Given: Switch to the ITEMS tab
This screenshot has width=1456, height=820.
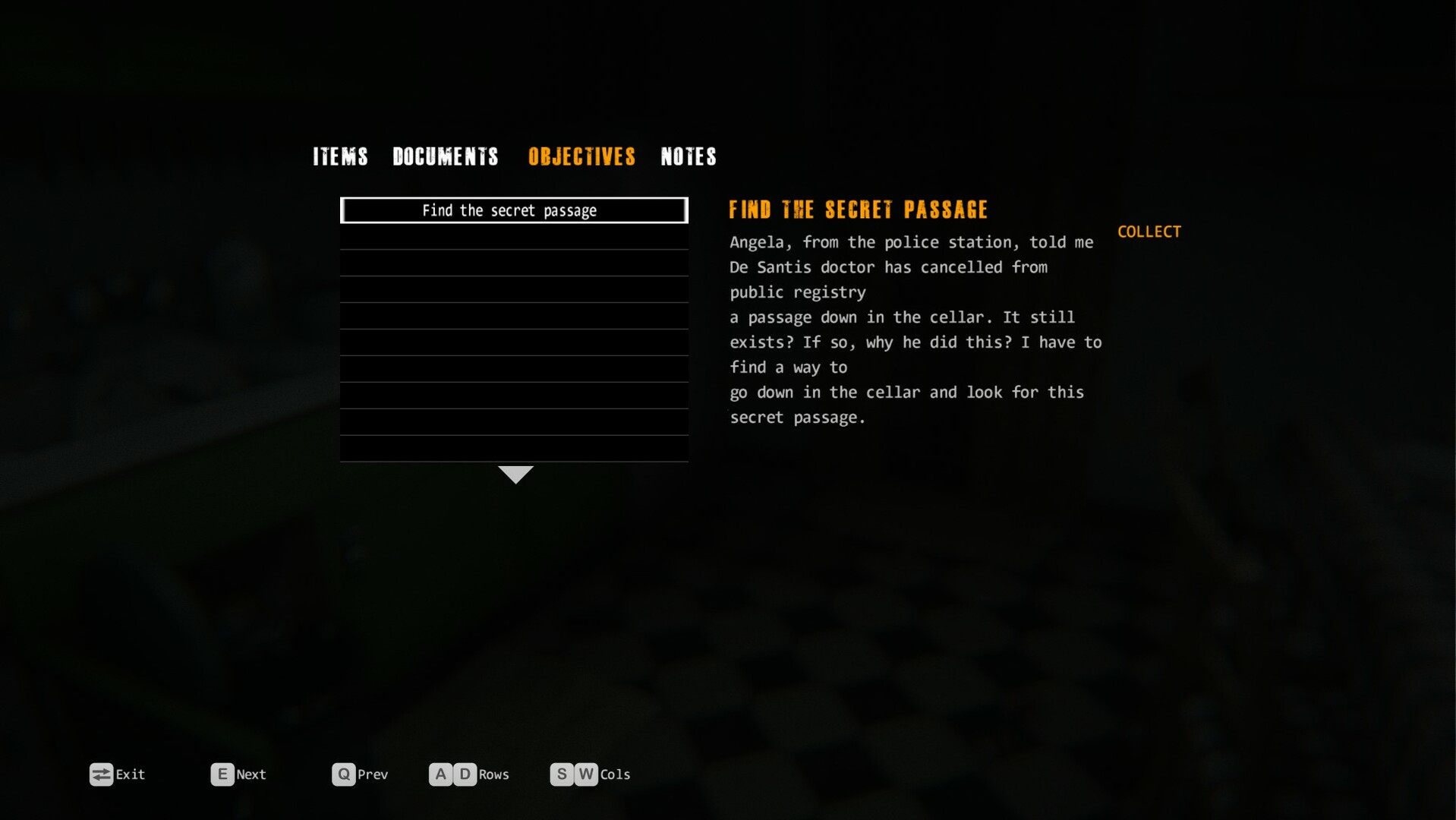Looking at the screenshot, I should click(339, 157).
